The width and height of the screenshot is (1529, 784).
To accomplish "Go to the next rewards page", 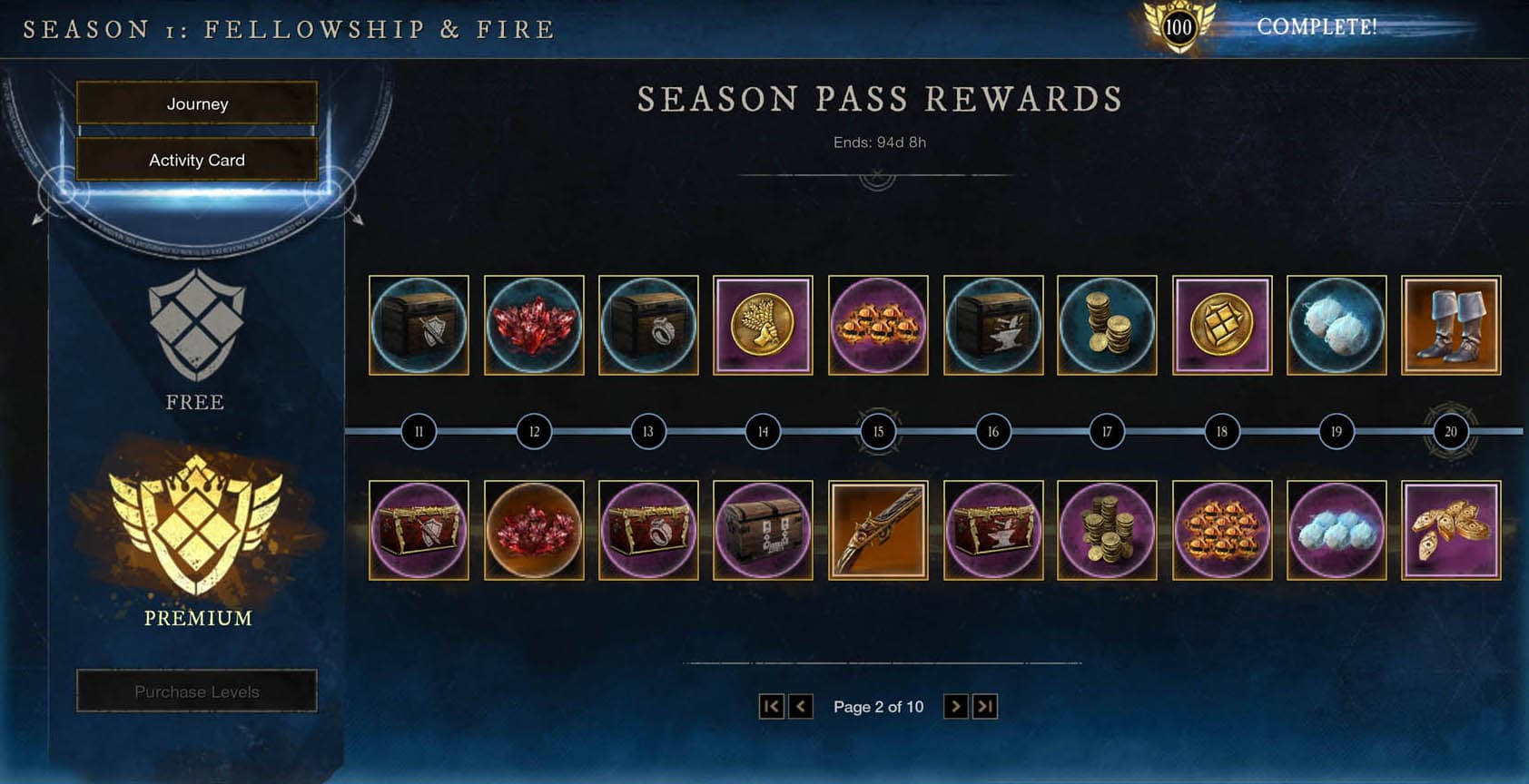I will point(954,706).
